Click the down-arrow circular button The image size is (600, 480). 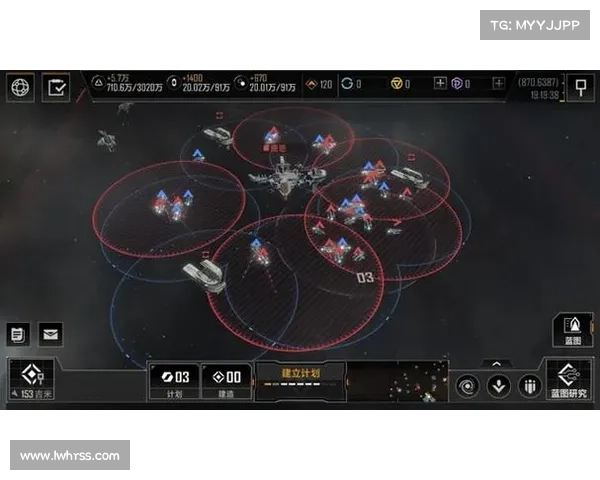click(x=498, y=386)
